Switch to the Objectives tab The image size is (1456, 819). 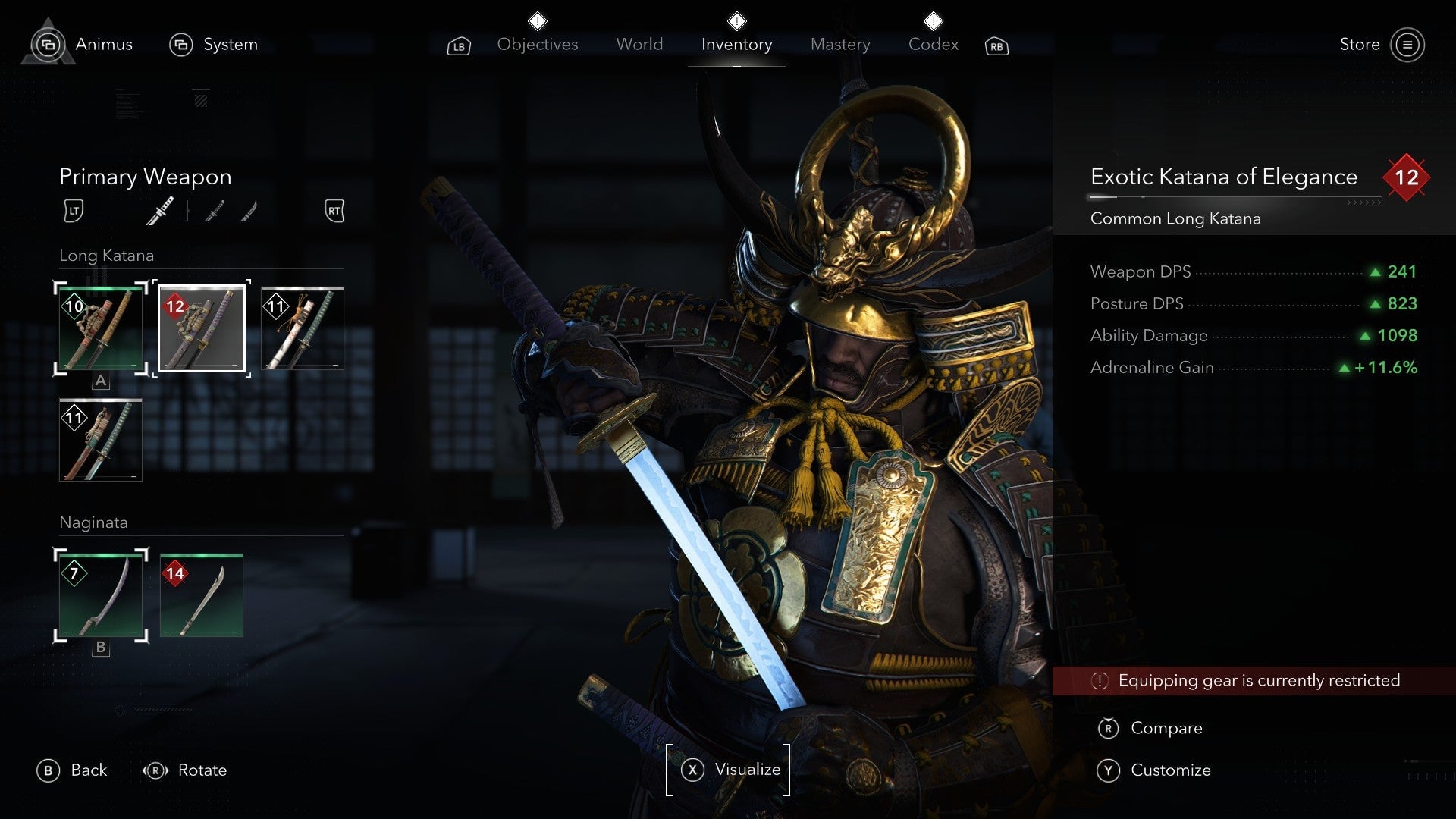(x=537, y=45)
